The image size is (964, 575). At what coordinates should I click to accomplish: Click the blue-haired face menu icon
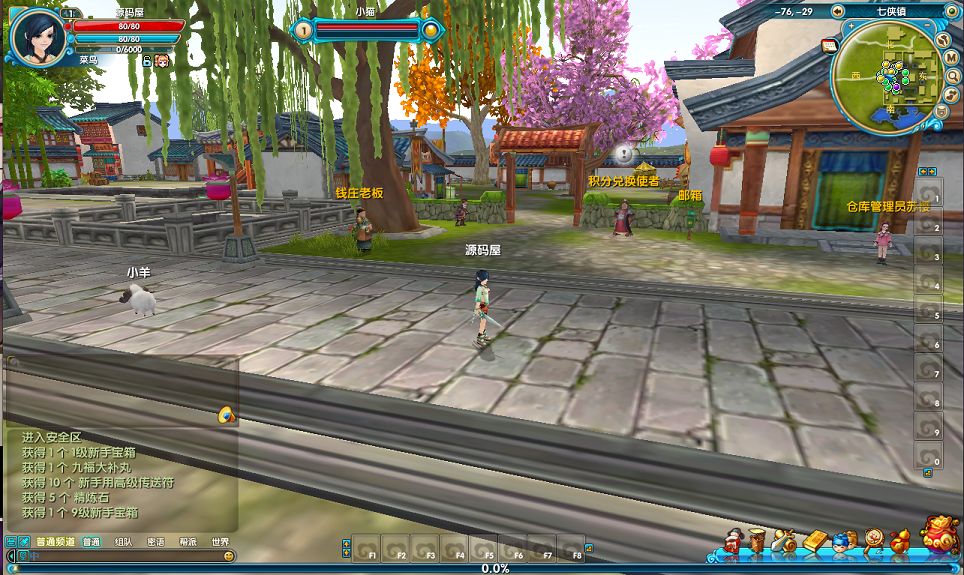point(844,542)
